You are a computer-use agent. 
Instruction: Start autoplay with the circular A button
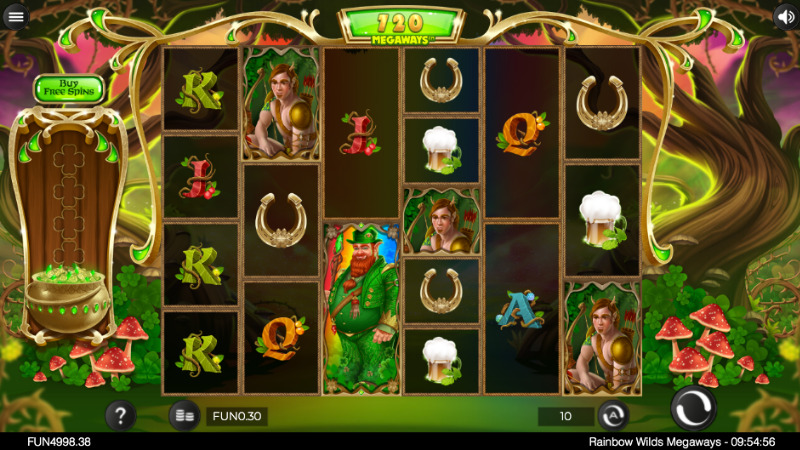pos(613,416)
